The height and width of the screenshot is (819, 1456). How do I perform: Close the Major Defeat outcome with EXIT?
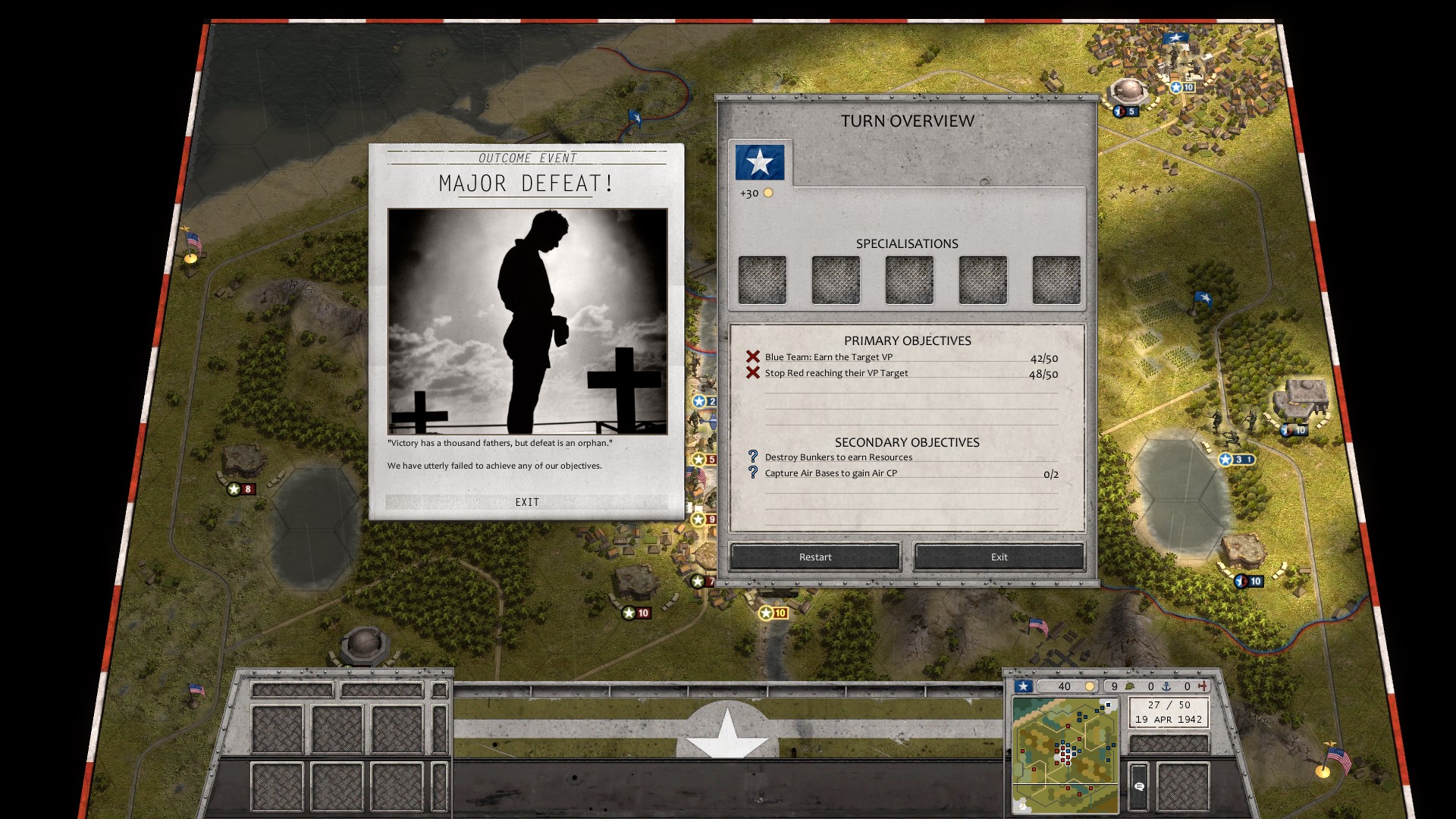click(527, 502)
